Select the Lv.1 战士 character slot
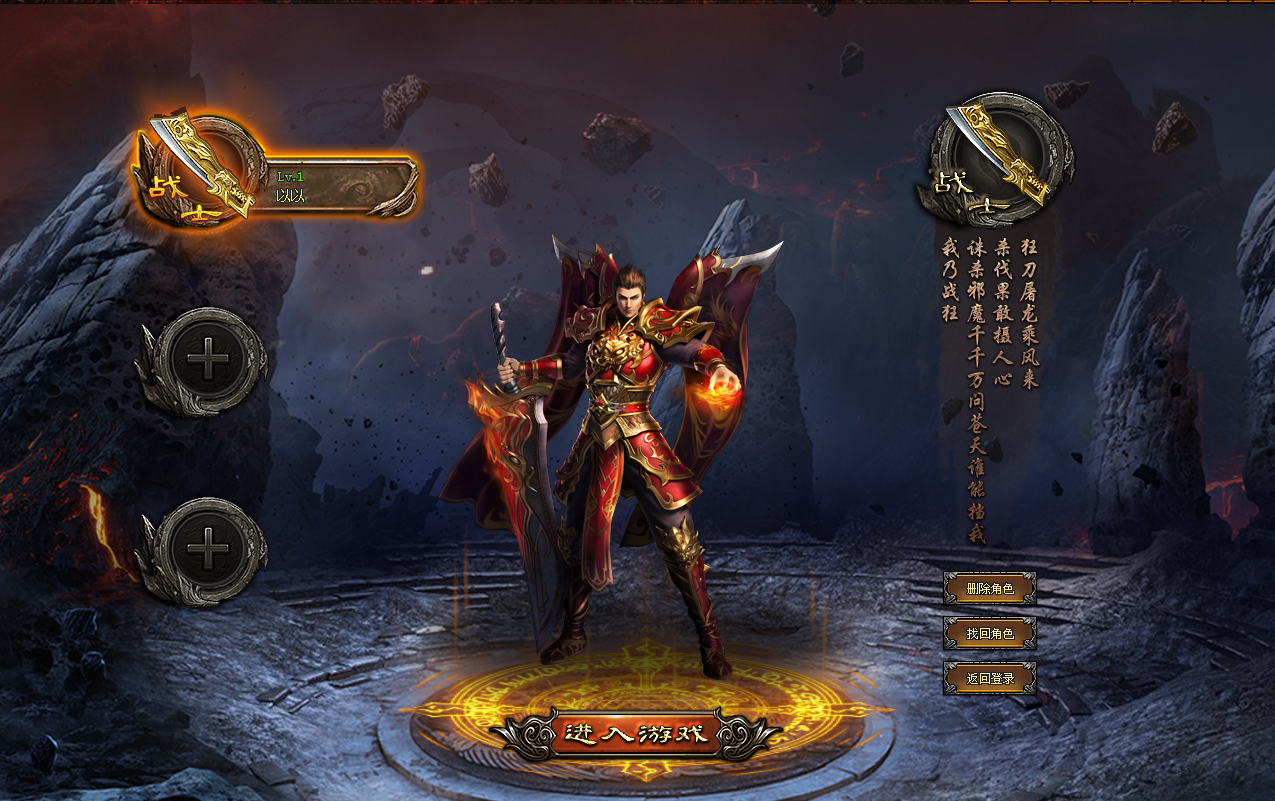 tap(338, 186)
